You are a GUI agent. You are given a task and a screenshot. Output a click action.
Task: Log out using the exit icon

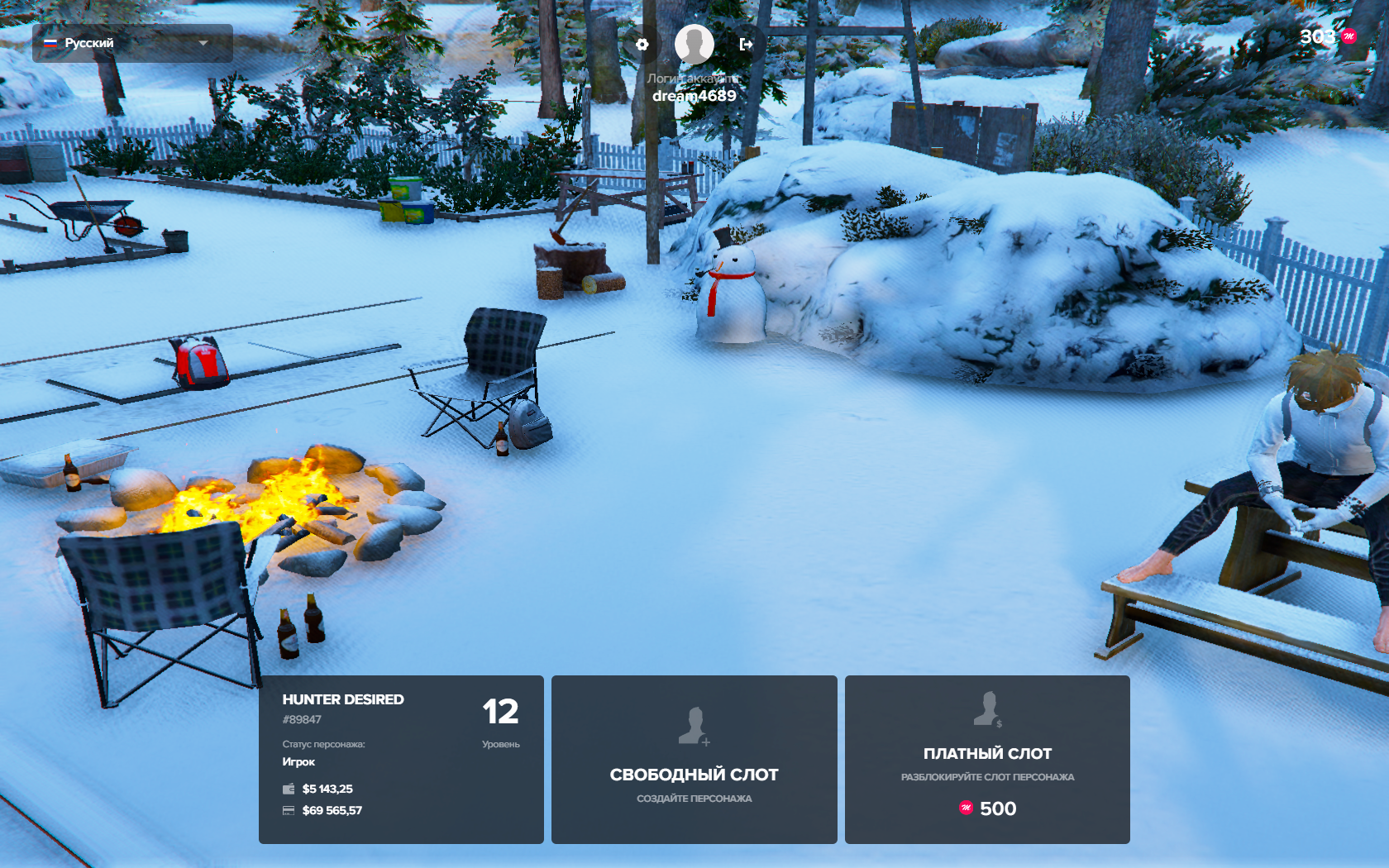coord(746,45)
